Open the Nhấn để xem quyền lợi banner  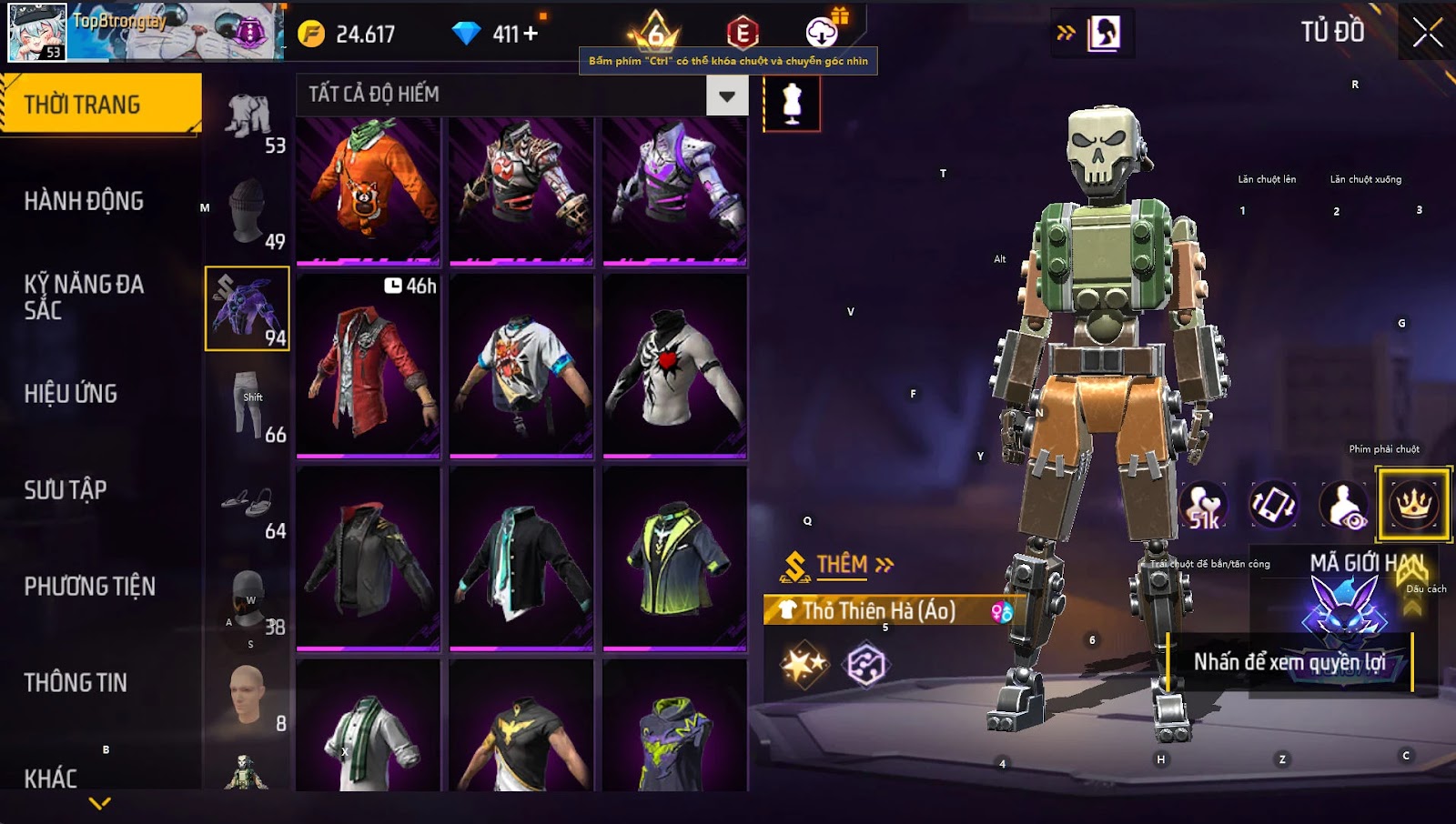coord(1289,662)
